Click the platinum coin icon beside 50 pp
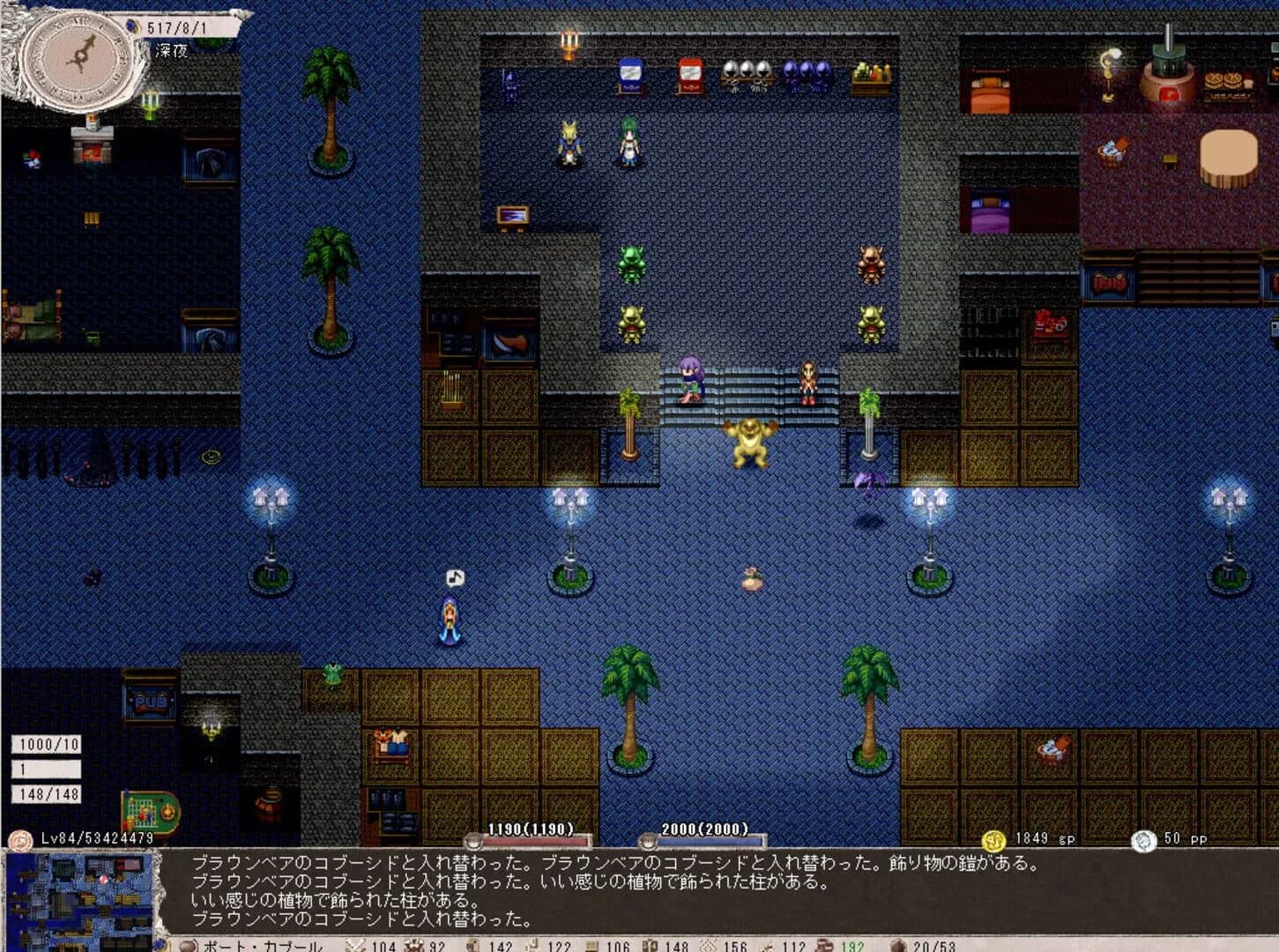Screen dimensions: 1279x952 1145,842
